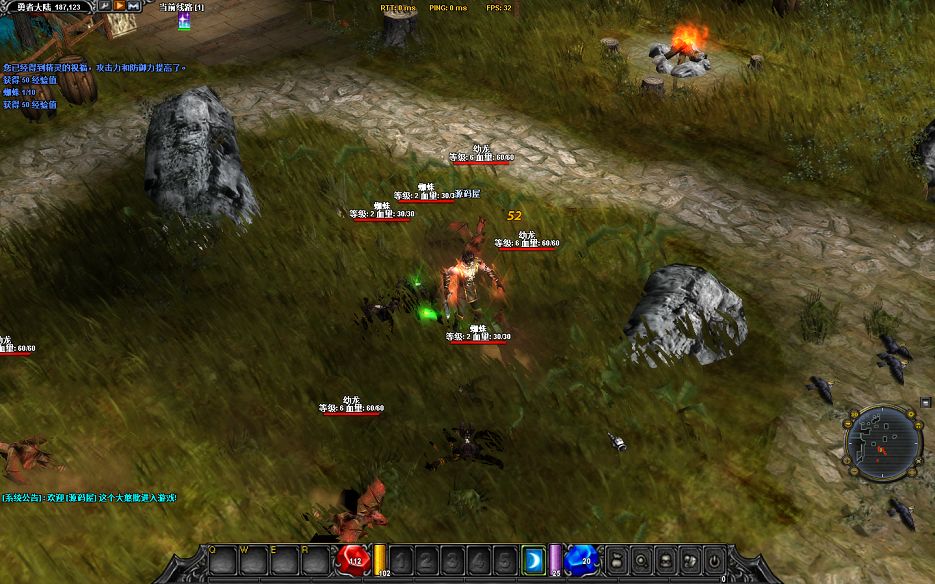935x584 pixels.
Task: Select the E skill slot
Action: pyautogui.click(x=285, y=561)
